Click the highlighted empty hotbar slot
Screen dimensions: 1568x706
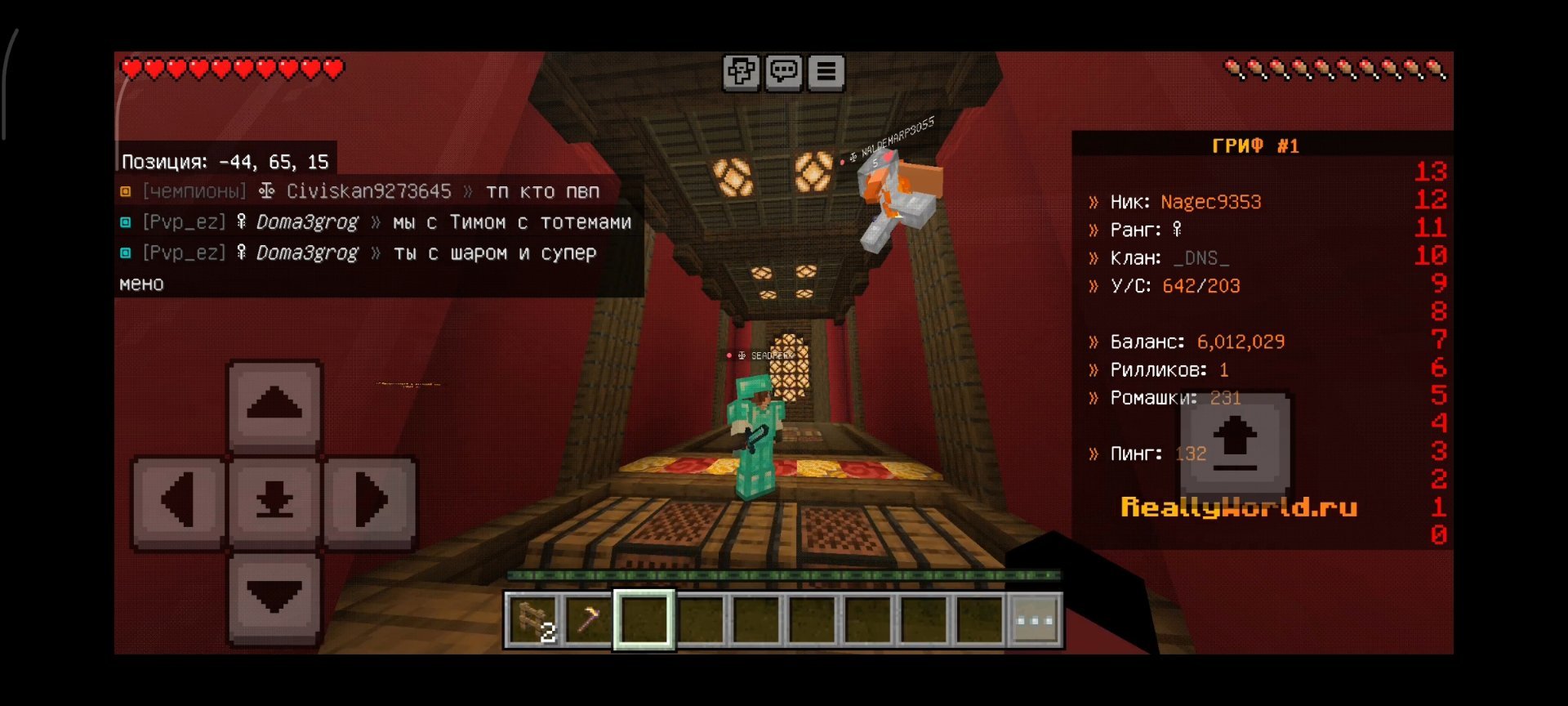644,621
